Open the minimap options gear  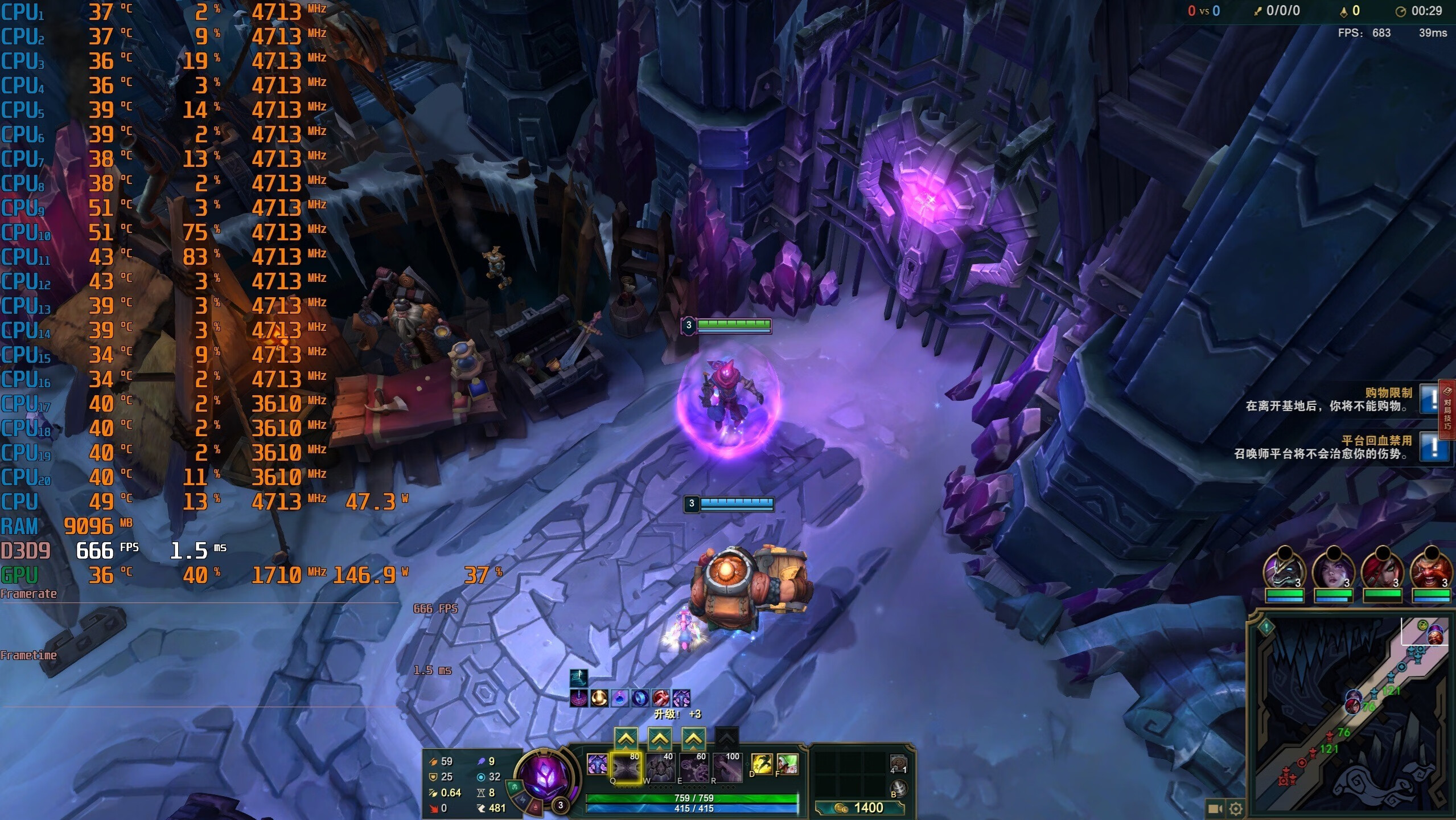[1236, 808]
